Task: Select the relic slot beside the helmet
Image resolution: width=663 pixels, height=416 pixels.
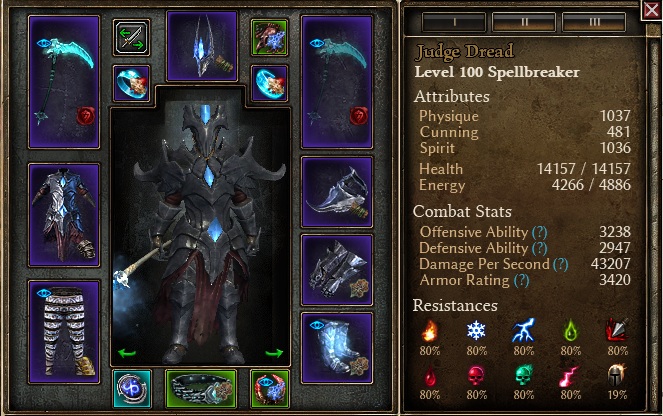Action: click(x=269, y=36)
